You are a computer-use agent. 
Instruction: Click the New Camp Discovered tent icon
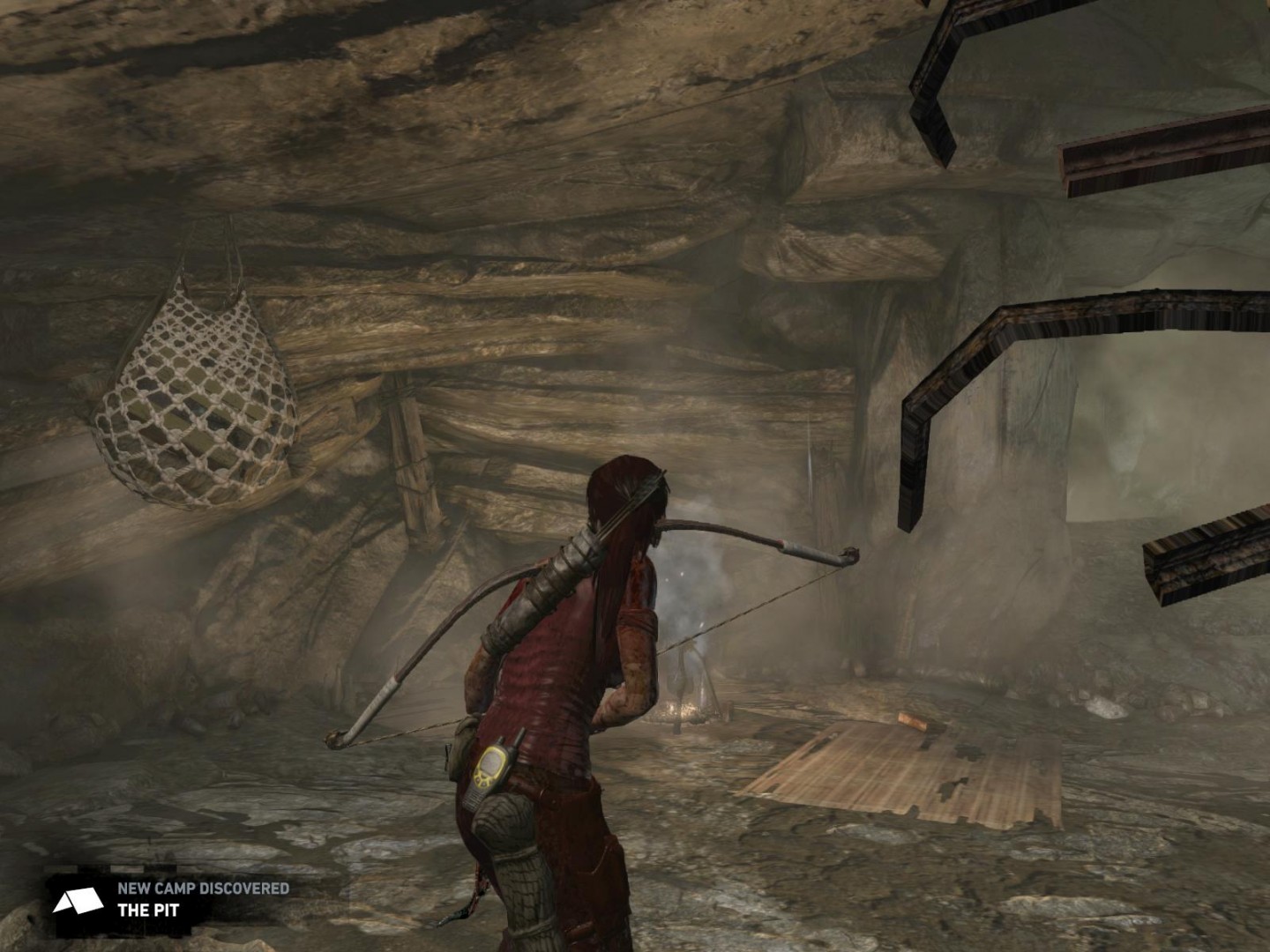[x=78, y=901]
